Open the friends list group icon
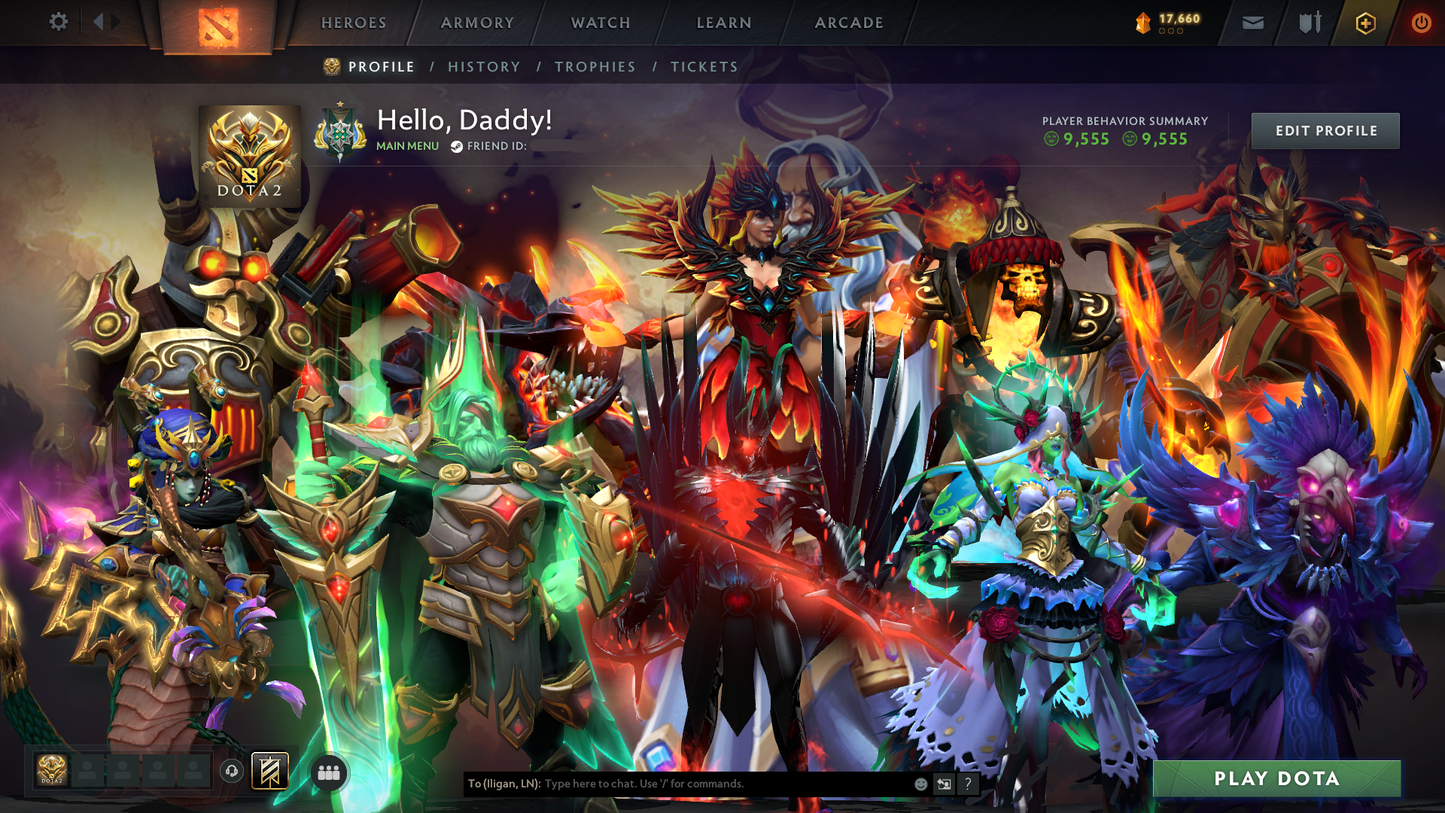This screenshot has width=1445, height=813. click(x=329, y=772)
